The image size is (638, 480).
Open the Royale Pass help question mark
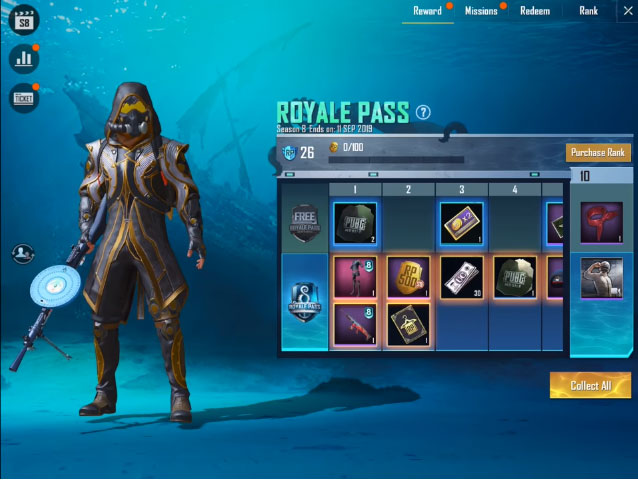(x=423, y=112)
